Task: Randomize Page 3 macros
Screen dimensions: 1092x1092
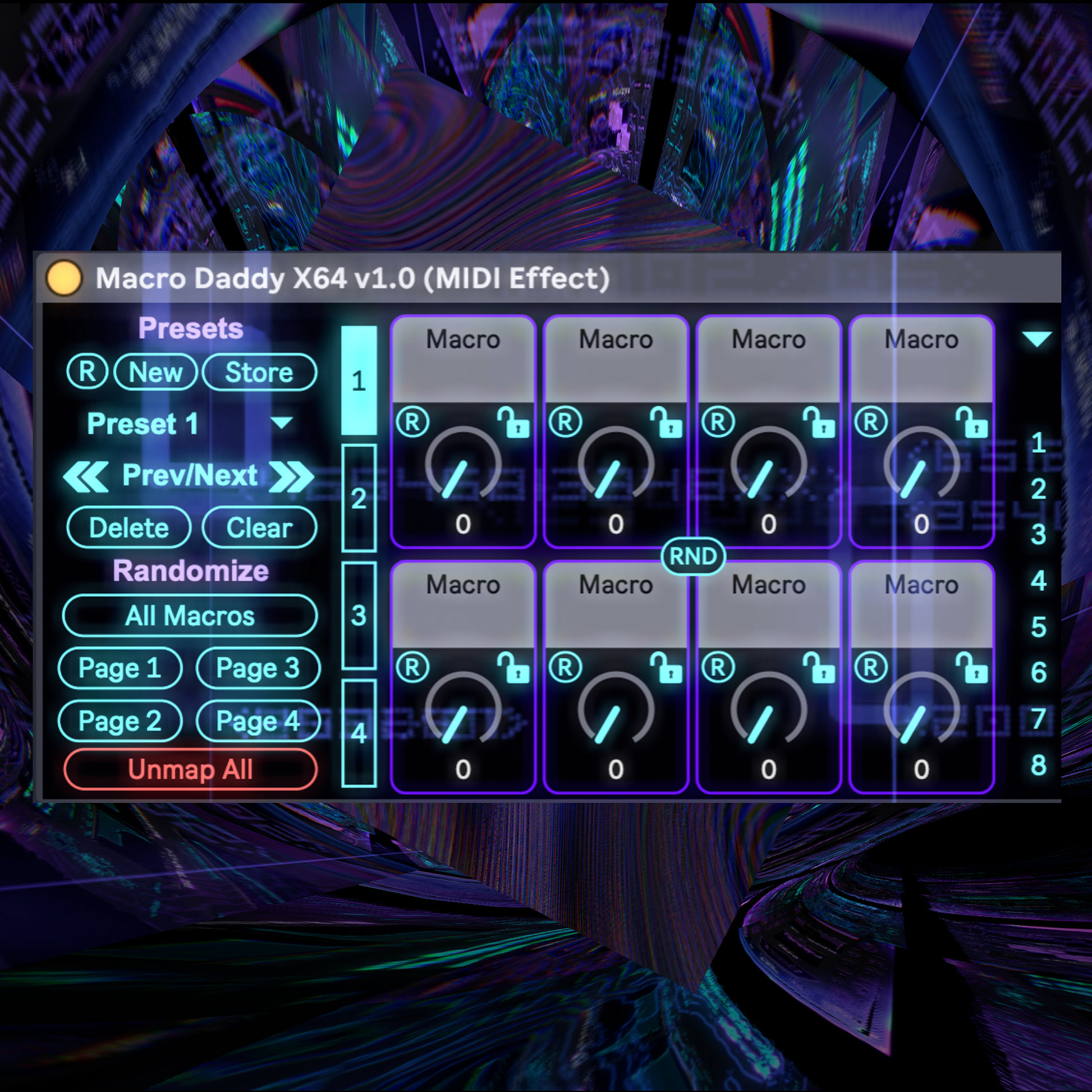Action: tap(258, 668)
